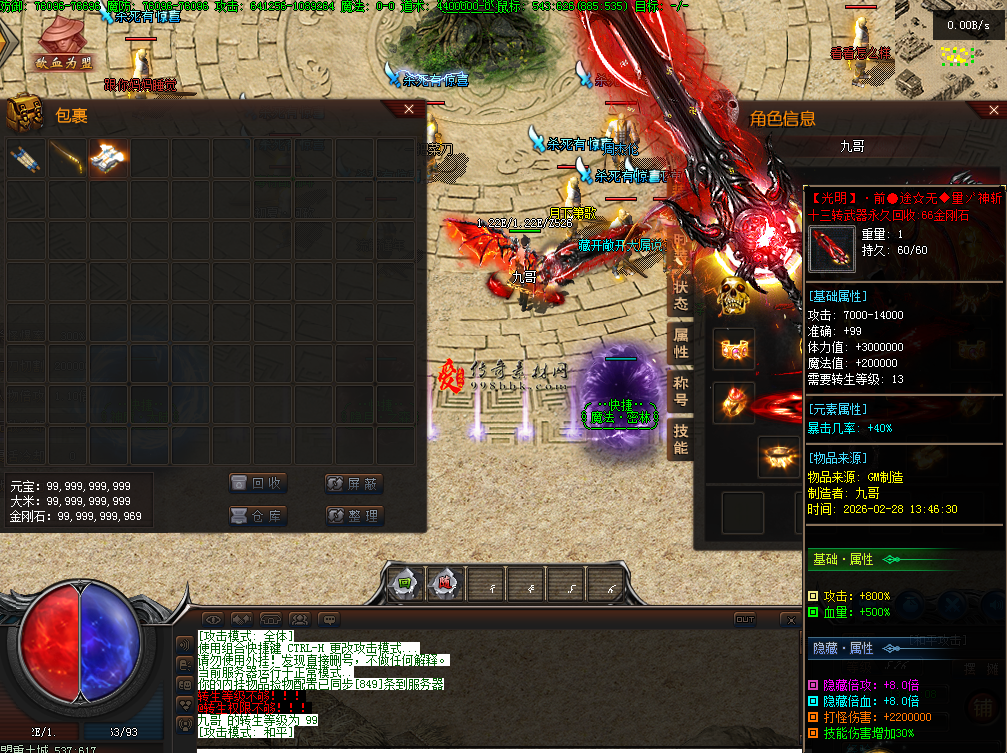Switch to the 状态 status tab

pyautogui.click(x=680, y=293)
